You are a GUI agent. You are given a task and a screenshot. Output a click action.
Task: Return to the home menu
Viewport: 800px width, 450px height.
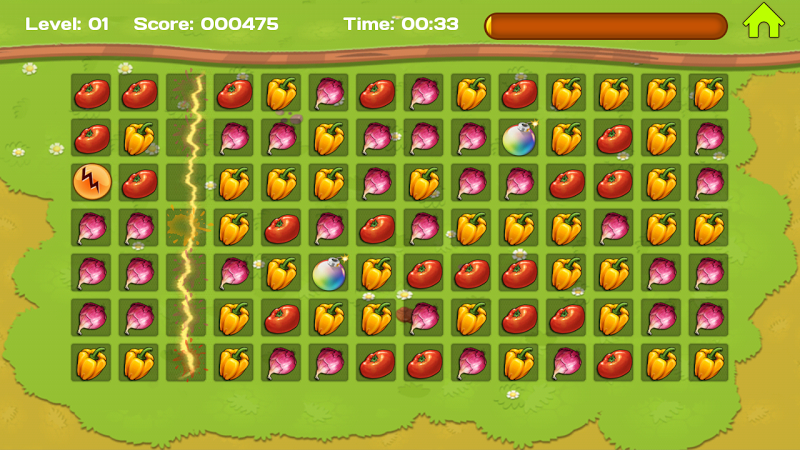click(762, 21)
